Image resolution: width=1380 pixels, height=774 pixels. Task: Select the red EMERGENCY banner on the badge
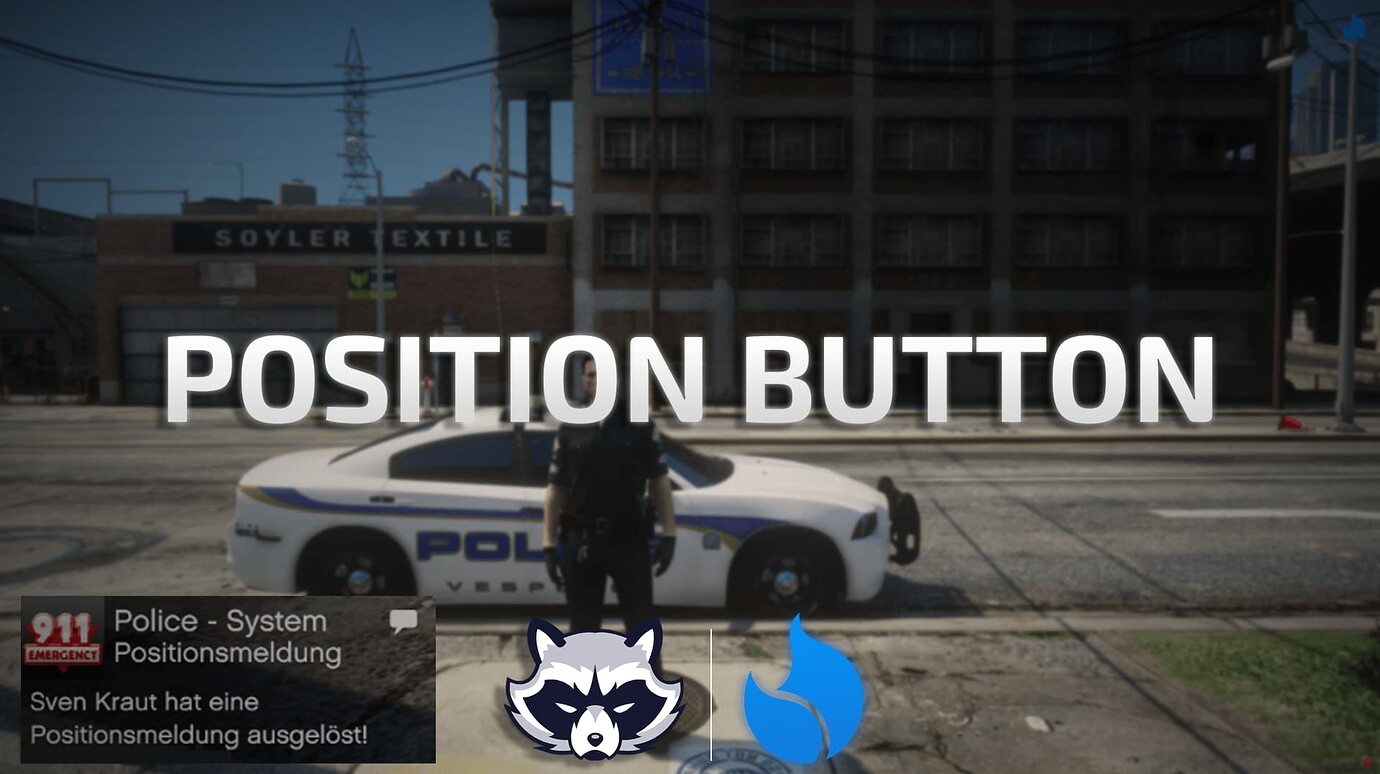click(x=63, y=651)
